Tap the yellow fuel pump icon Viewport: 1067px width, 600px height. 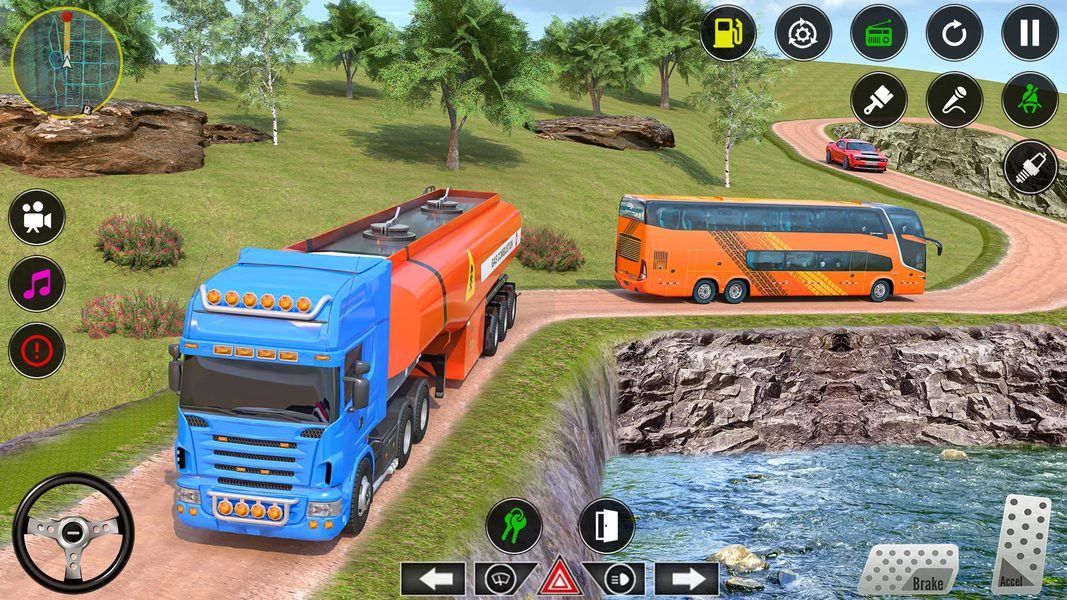(727, 33)
